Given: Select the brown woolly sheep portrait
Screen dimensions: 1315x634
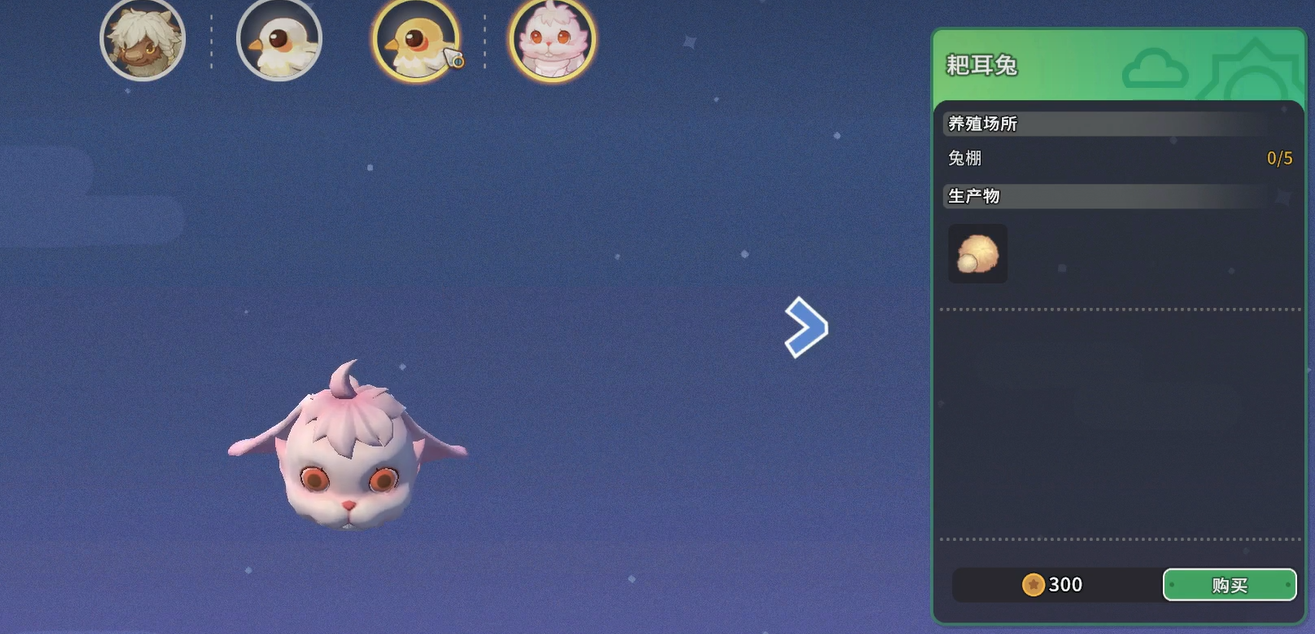Looking at the screenshot, I should tap(143, 40).
